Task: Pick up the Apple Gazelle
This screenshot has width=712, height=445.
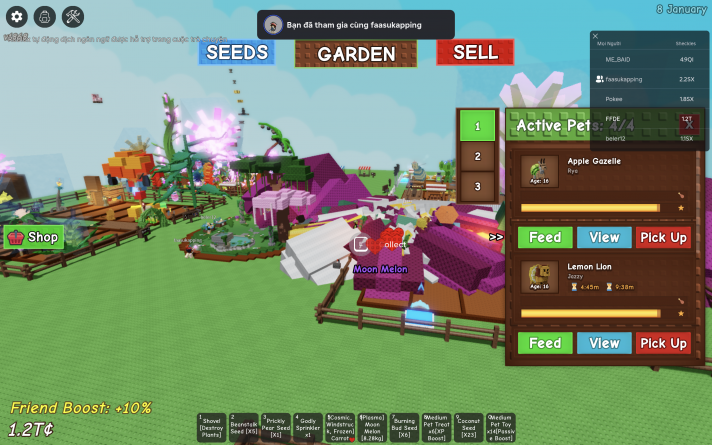Action: coord(663,237)
